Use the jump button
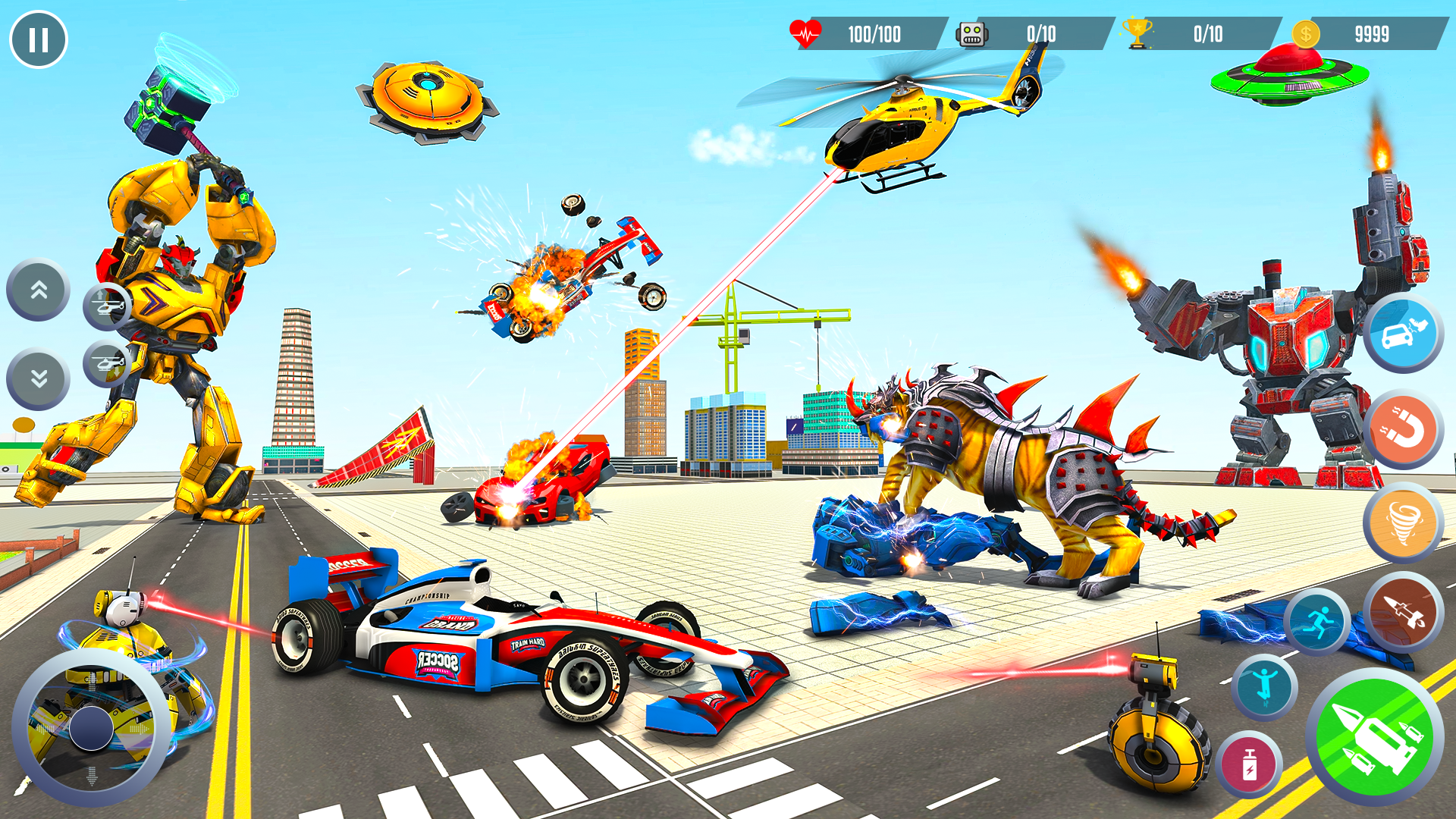This screenshot has height=819, width=1456. [x=1264, y=686]
